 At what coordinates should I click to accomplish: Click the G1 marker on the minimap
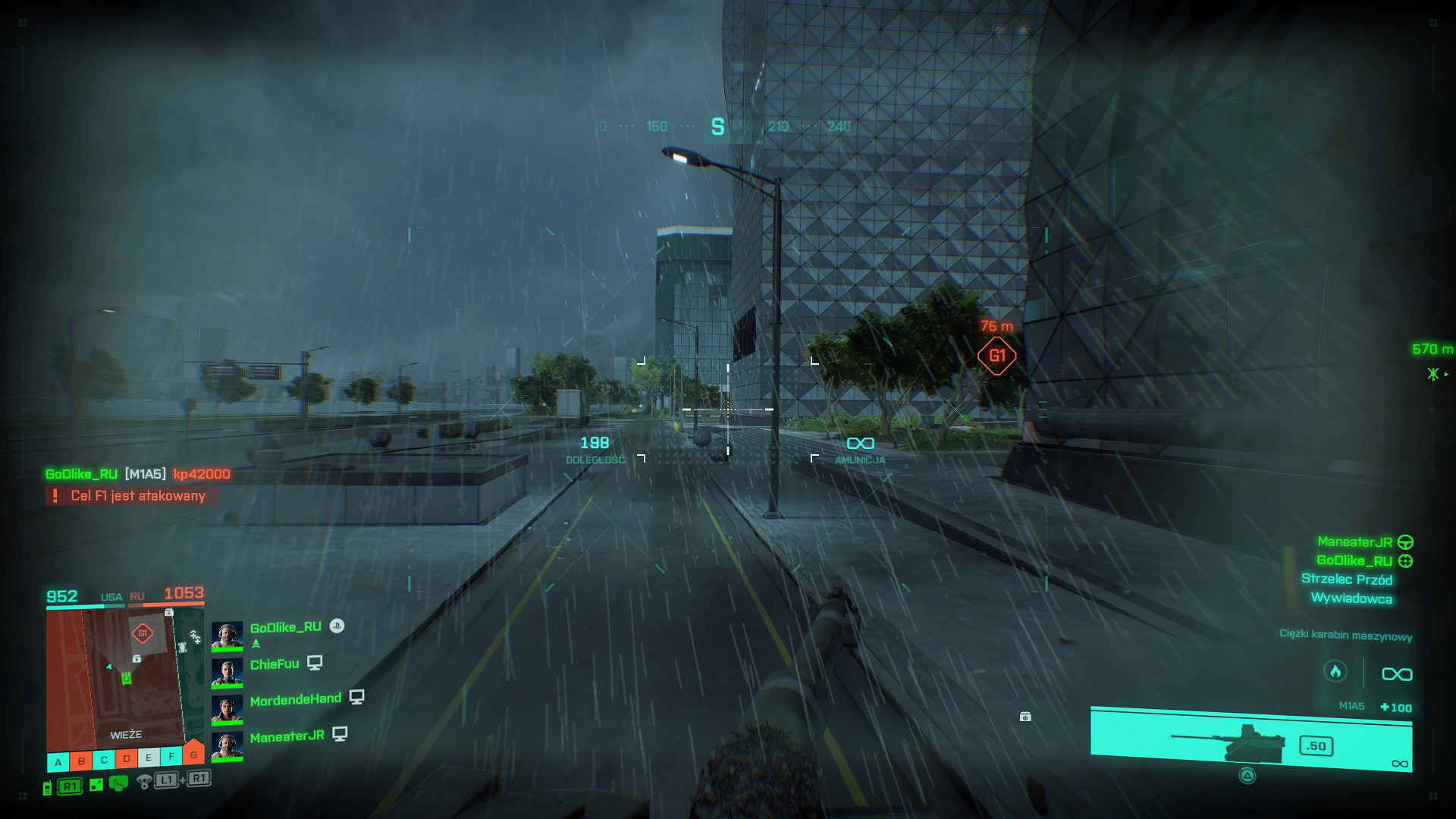(143, 633)
